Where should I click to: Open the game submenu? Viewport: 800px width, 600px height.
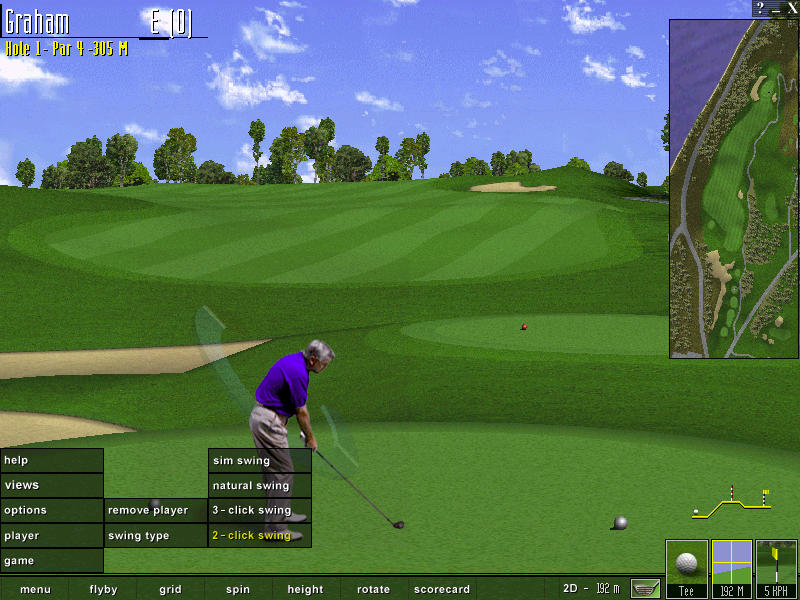coord(51,561)
